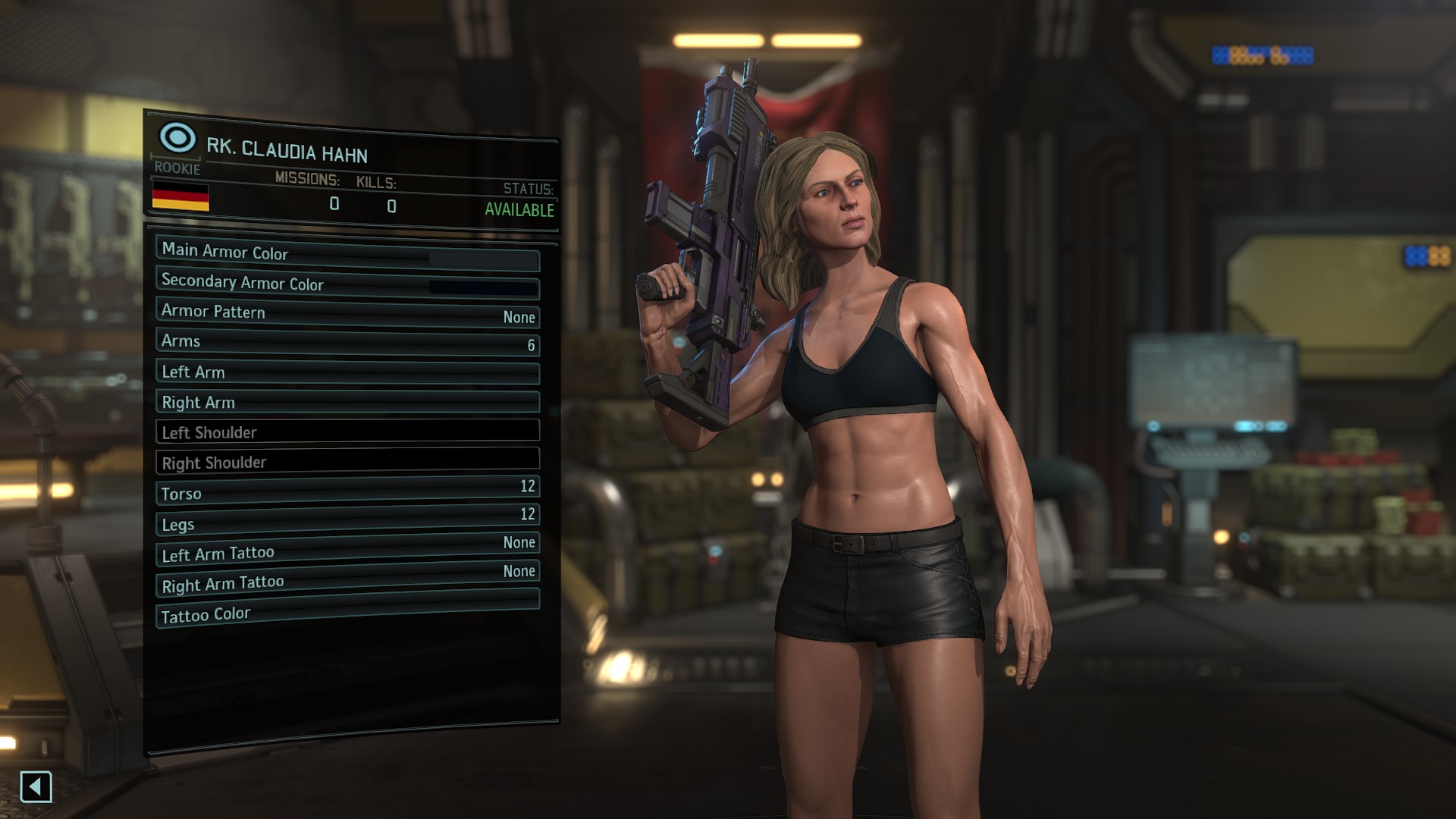Viewport: 1456px width, 819px height.
Task: Pick a Right Arm Tattoo
Action: [x=347, y=579]
